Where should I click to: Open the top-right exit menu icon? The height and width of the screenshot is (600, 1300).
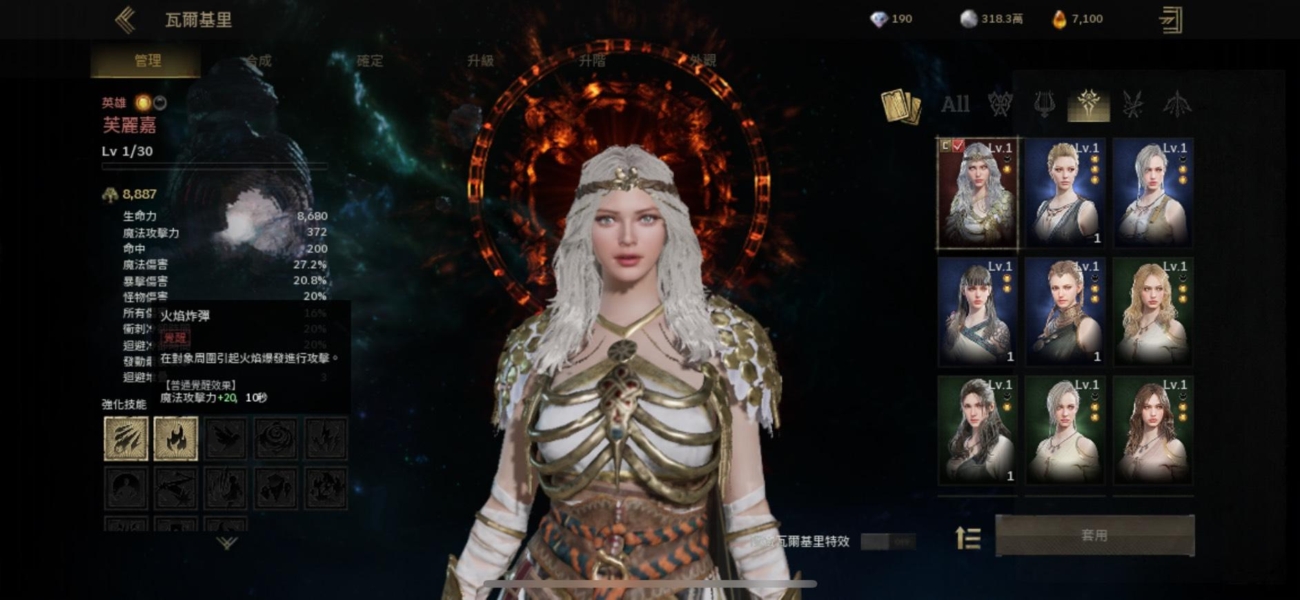[x=1170, y=20]
